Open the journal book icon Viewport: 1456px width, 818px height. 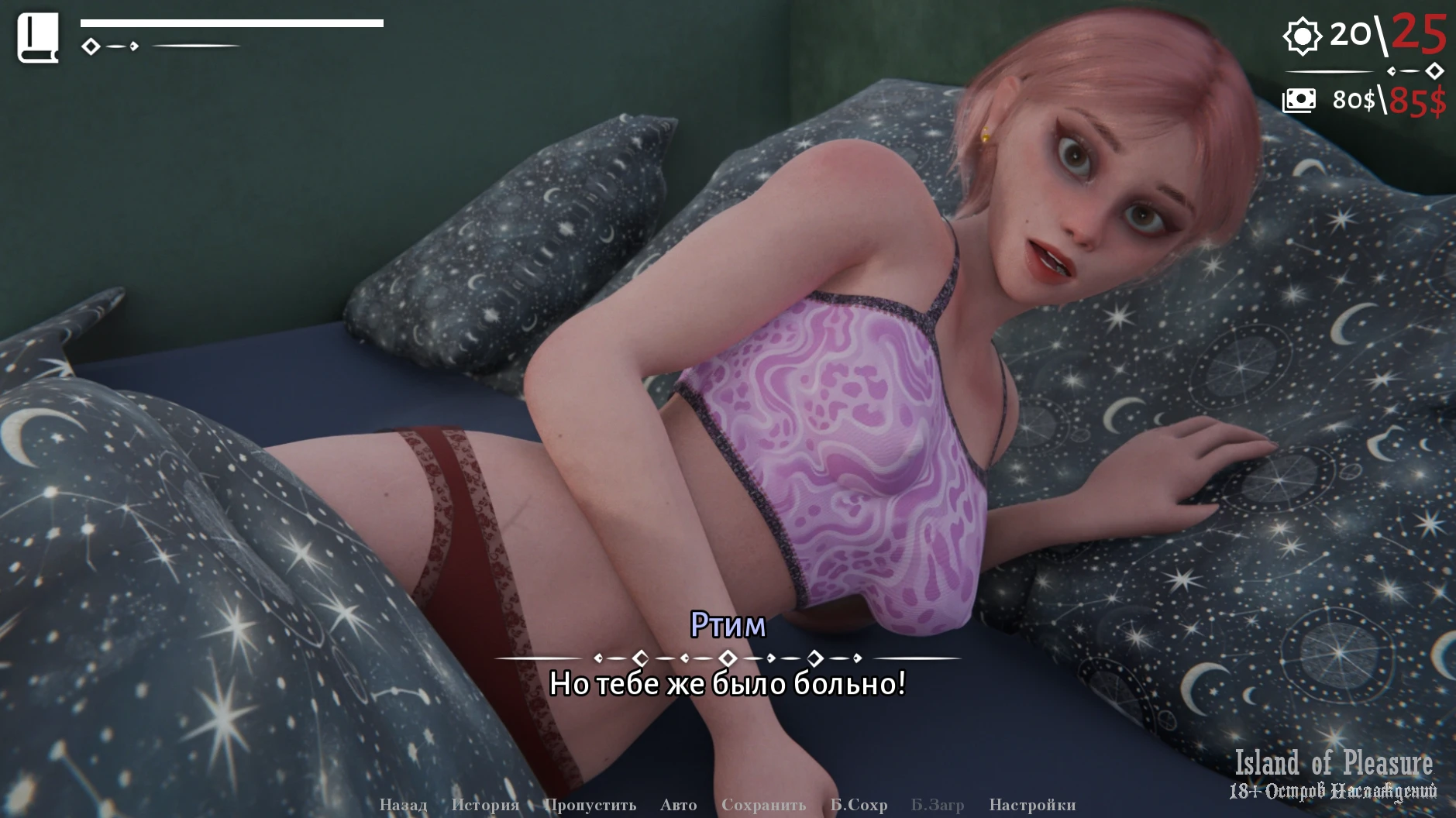click(38, 38)
